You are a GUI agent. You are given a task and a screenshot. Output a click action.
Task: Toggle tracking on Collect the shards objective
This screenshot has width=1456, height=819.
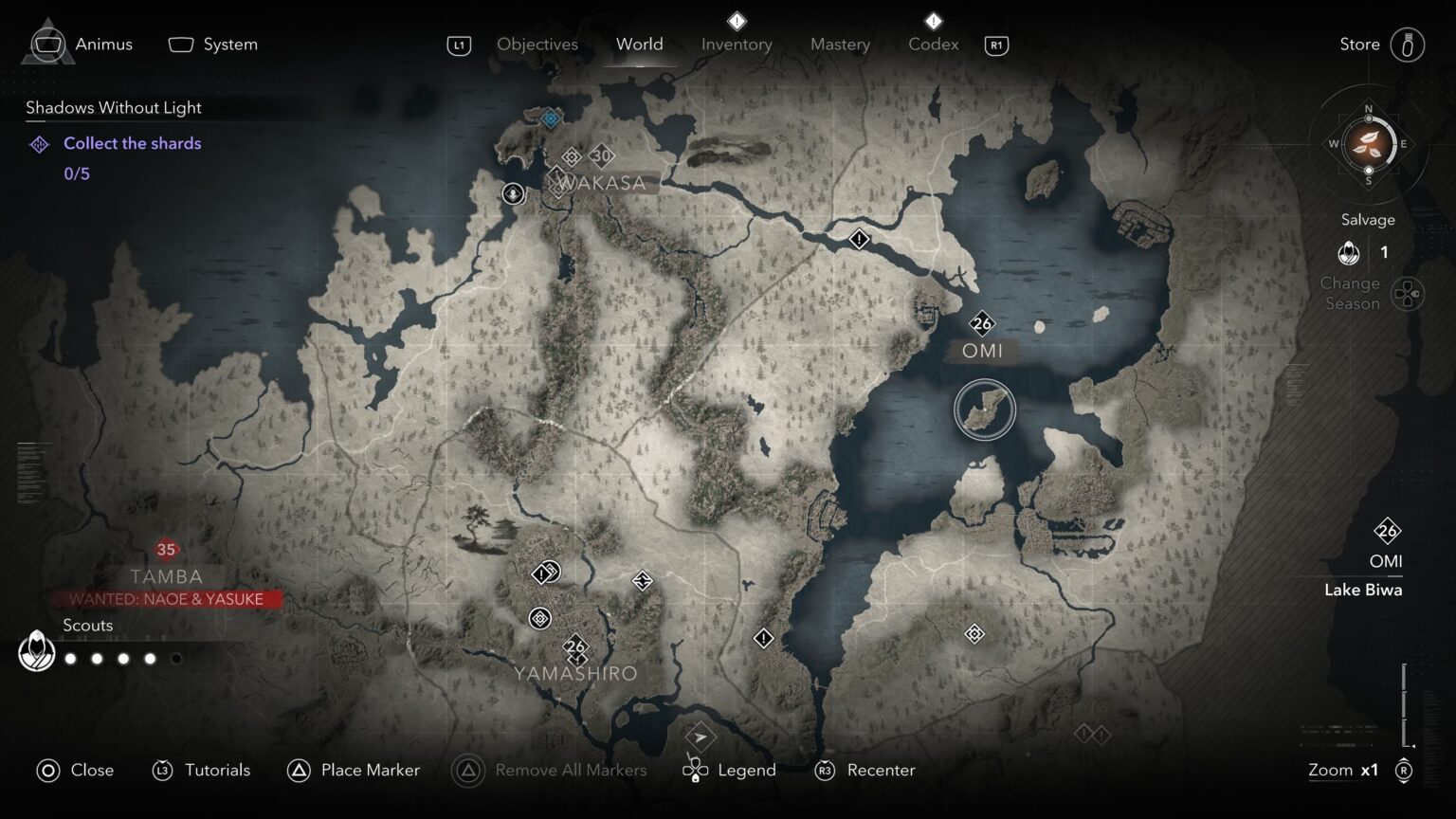click(133, 143)
